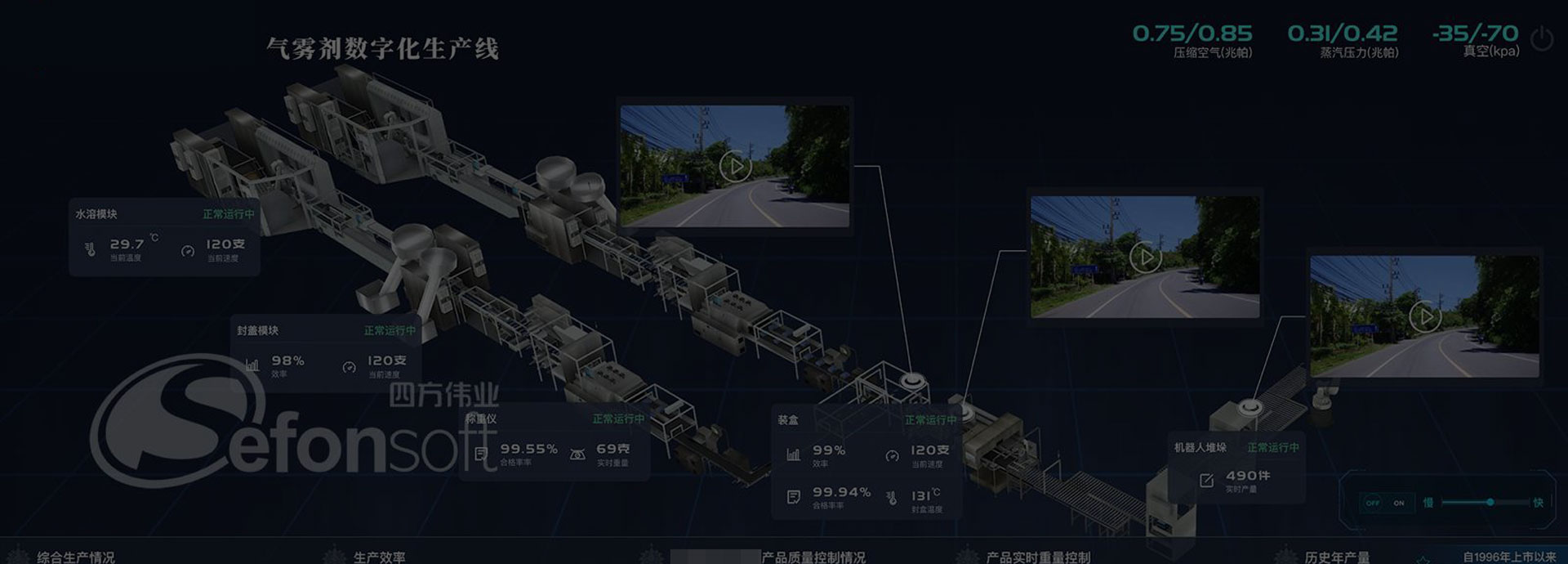Screen dimensions: 1568x564
Task: Show the 产品实时重量控制 section
Action: coord(1038,557)
